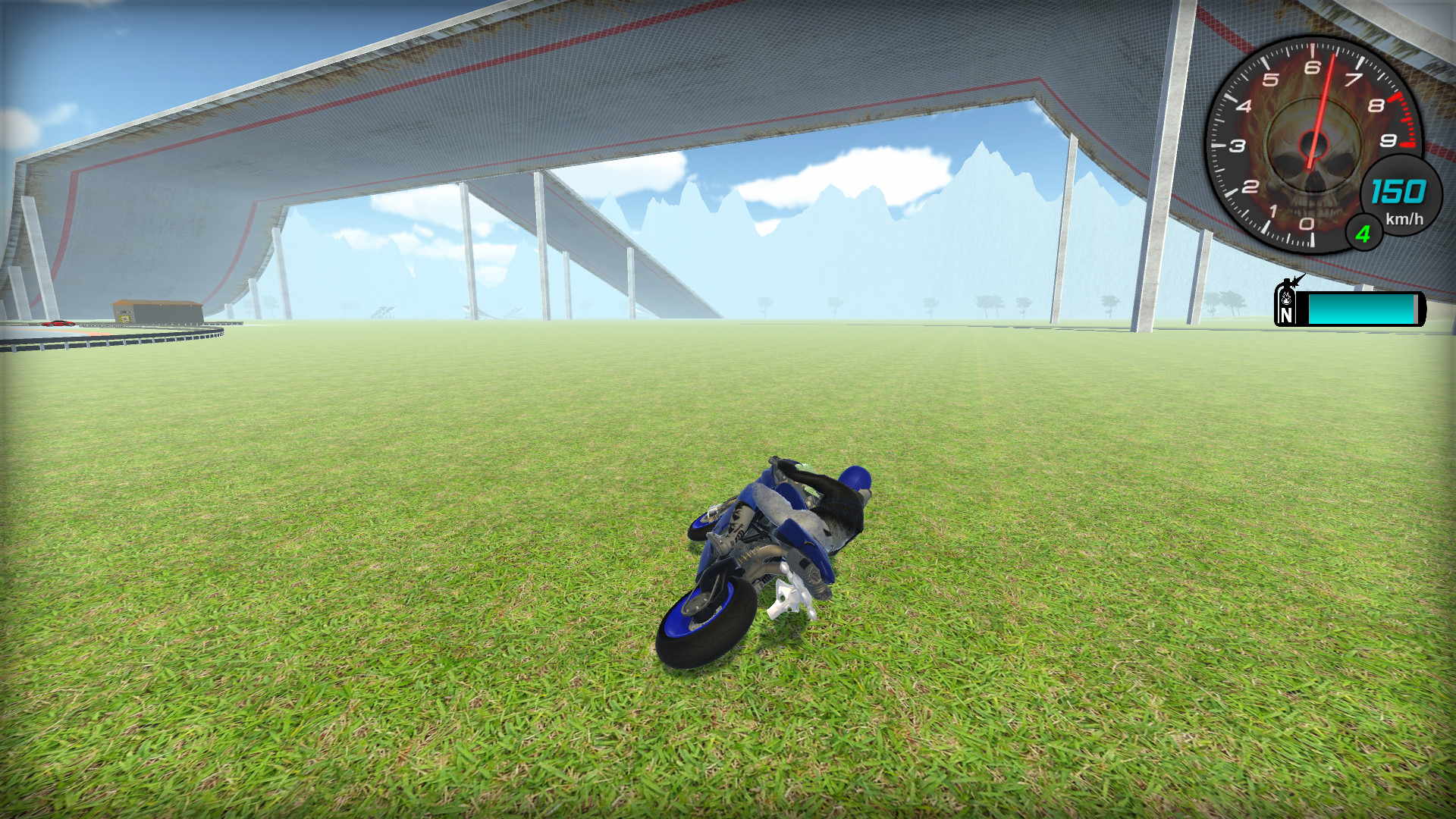The width and height of the screenshot is (1456, 819).
Task: Click the red car on the distant track
Action: pos(57,324)
